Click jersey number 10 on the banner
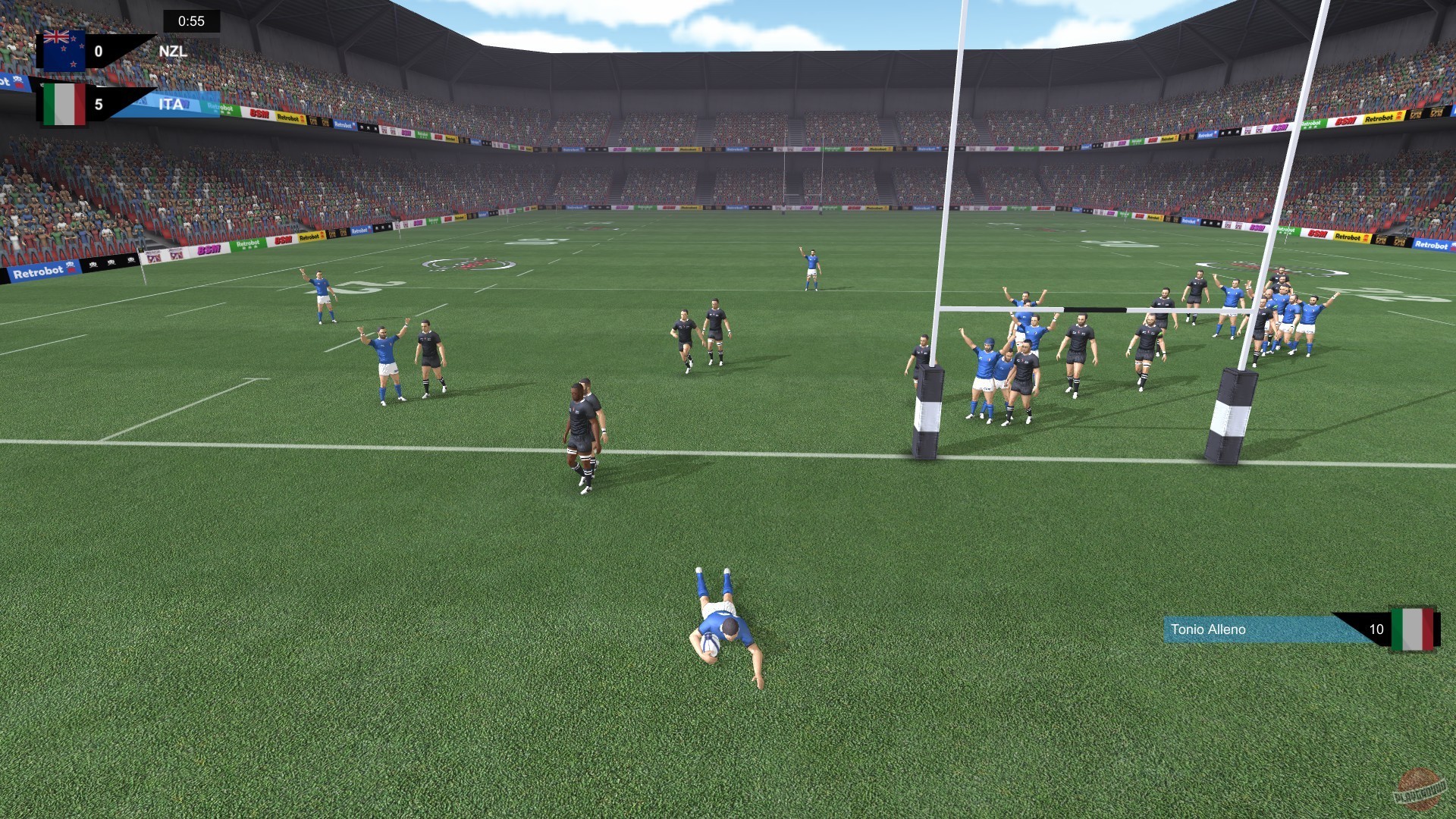 [1376, 629]
